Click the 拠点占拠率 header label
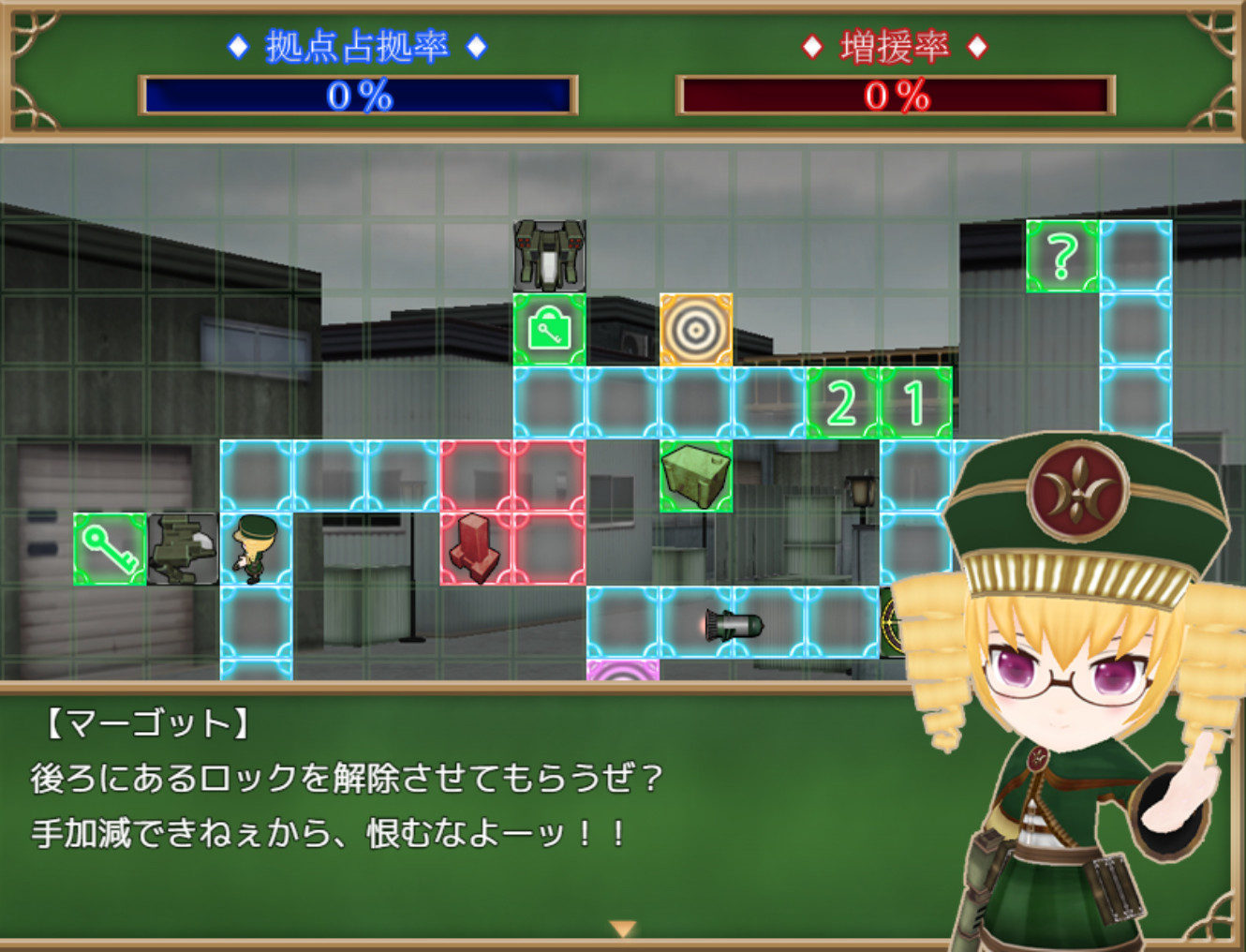This screenshot has width=1246, height=952. (x=356, y=42)
